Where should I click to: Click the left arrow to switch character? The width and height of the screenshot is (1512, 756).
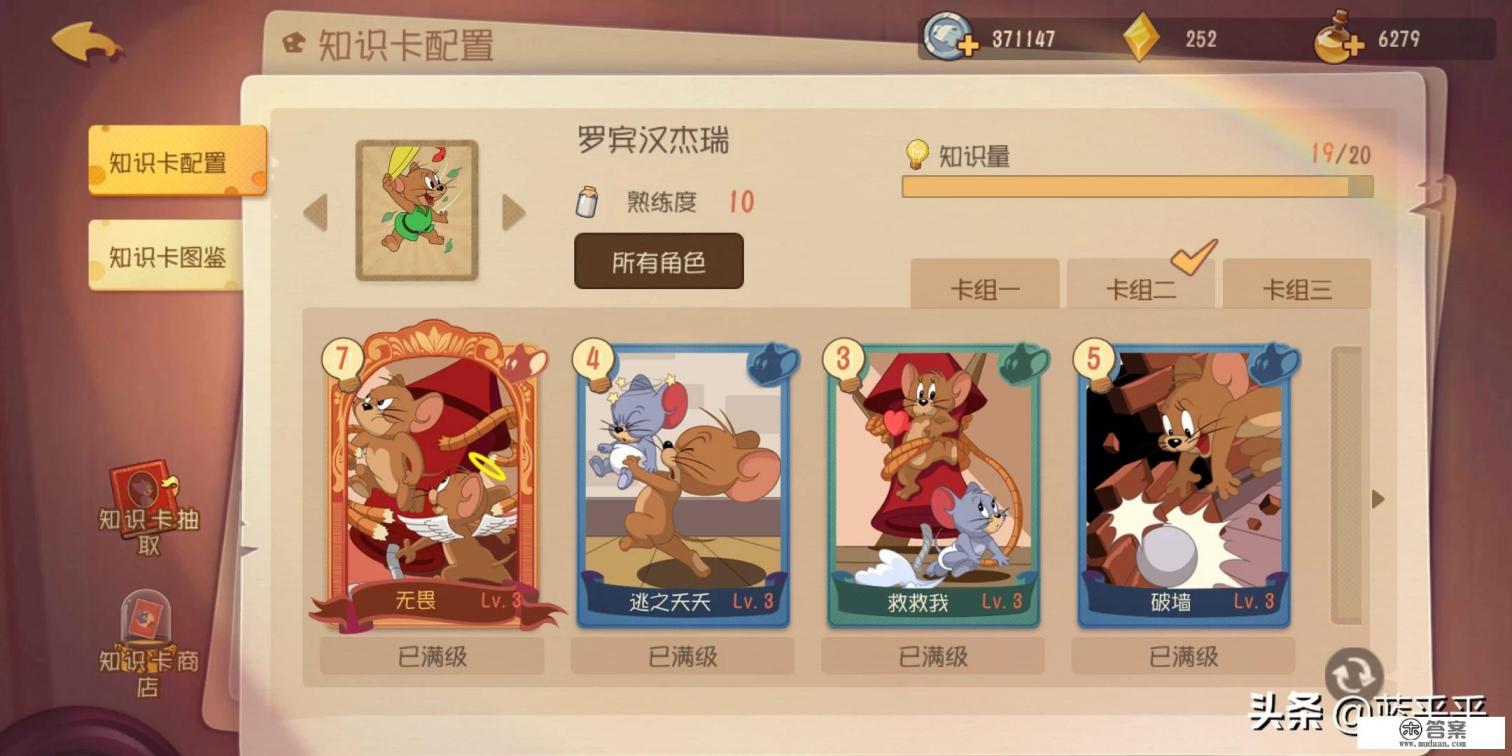click(315, 212)
